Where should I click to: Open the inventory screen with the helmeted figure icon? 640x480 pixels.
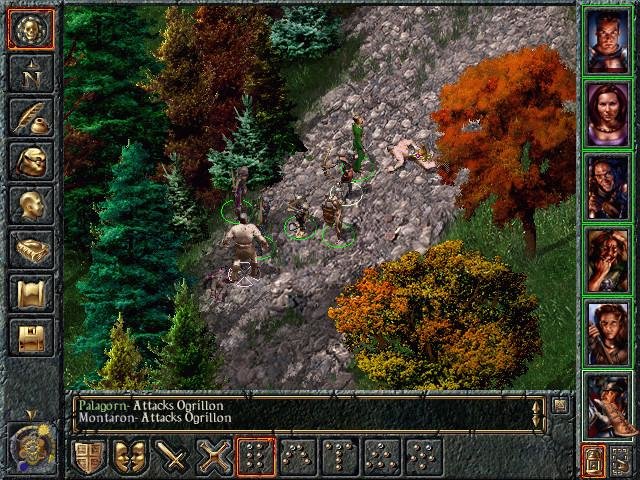click(x=30, y=161)
